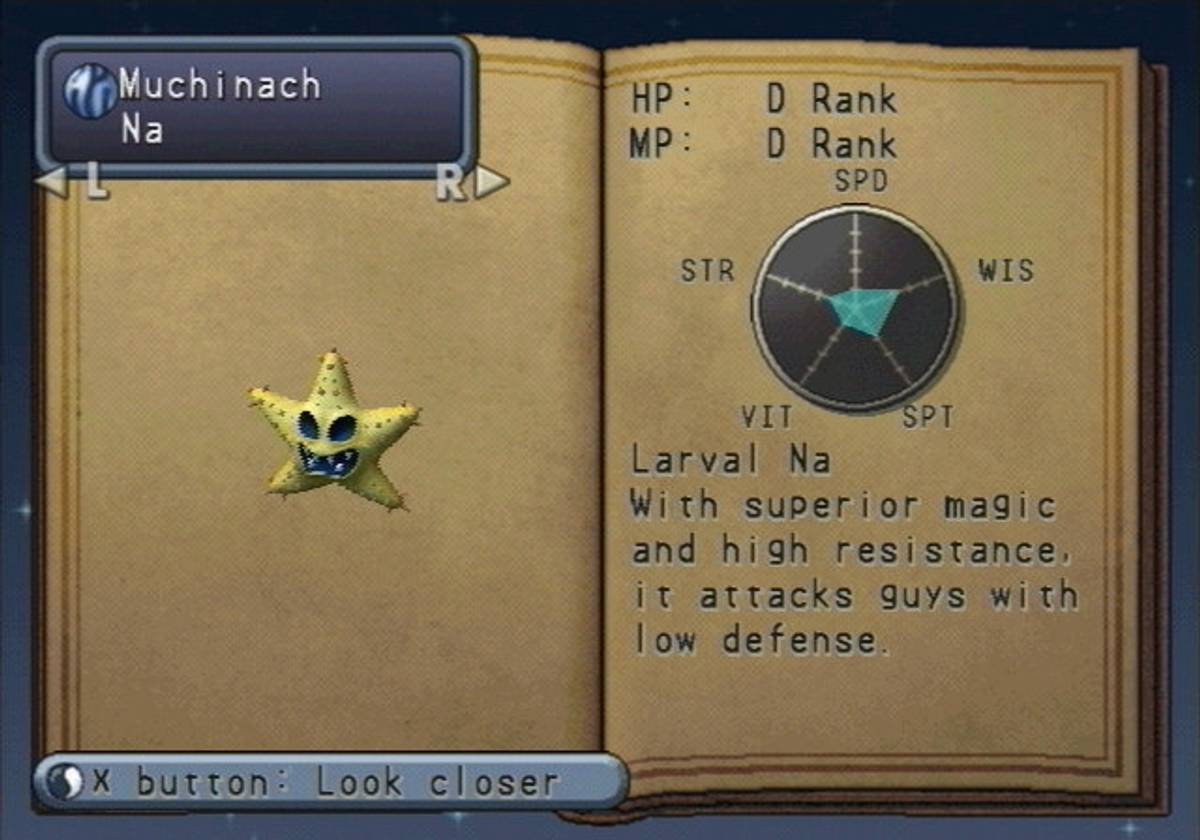Click the blue orb icon beside Muchinach
1200x840 pixels.
[x=90, y=91]
